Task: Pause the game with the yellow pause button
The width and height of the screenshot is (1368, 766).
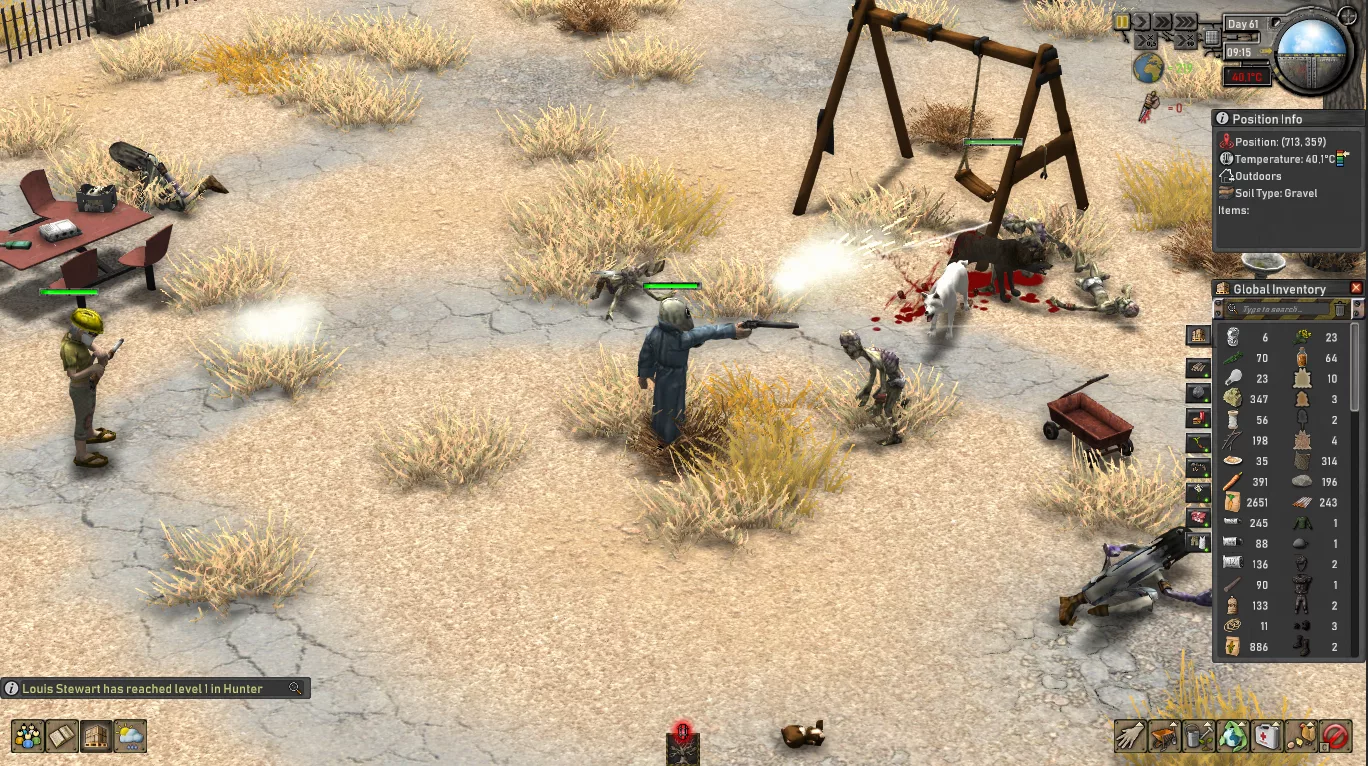Action: pyautogui.click(x=1122, y=21)
